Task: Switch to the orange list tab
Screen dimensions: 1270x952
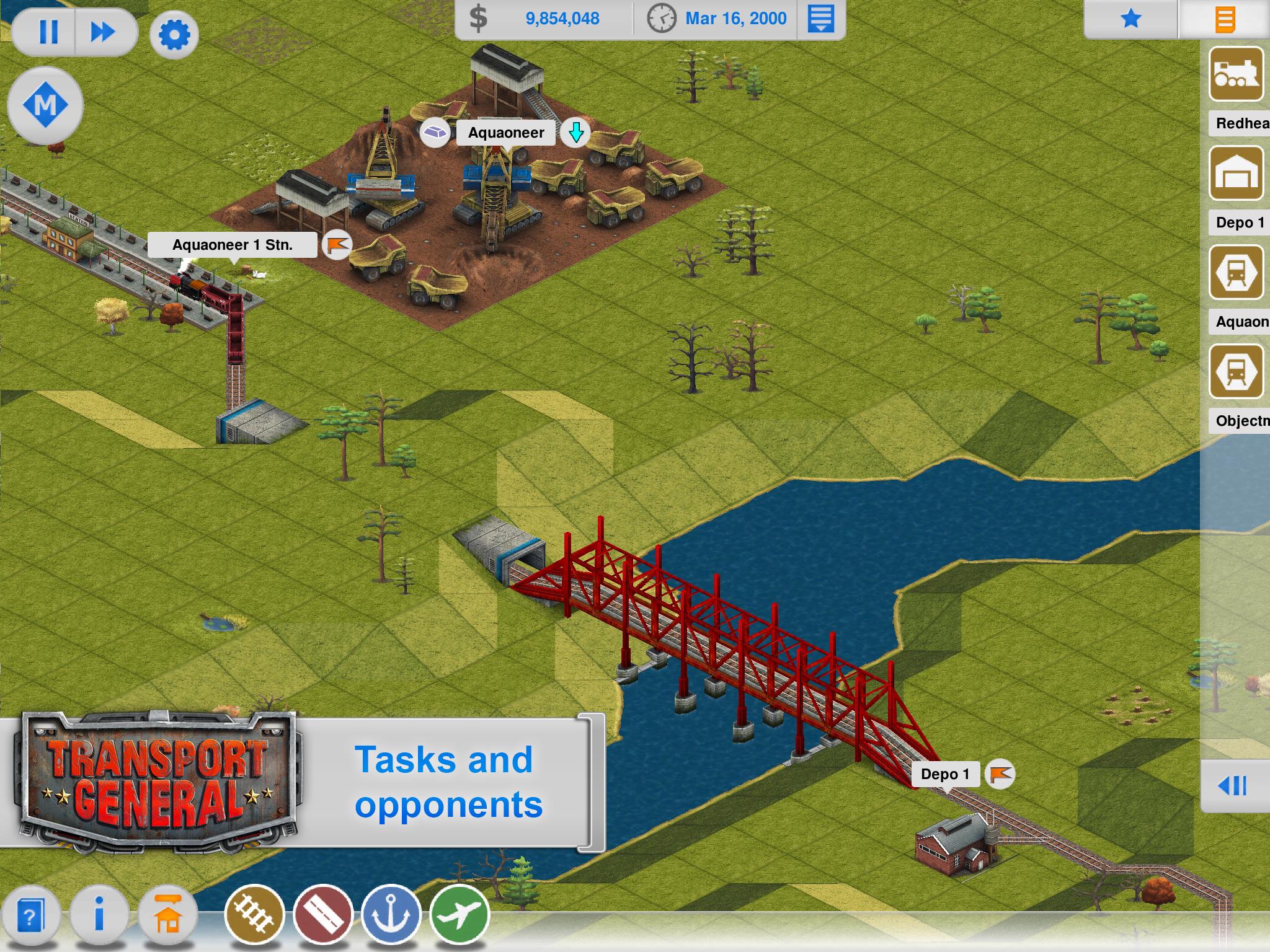Action: coord(1225,19)
